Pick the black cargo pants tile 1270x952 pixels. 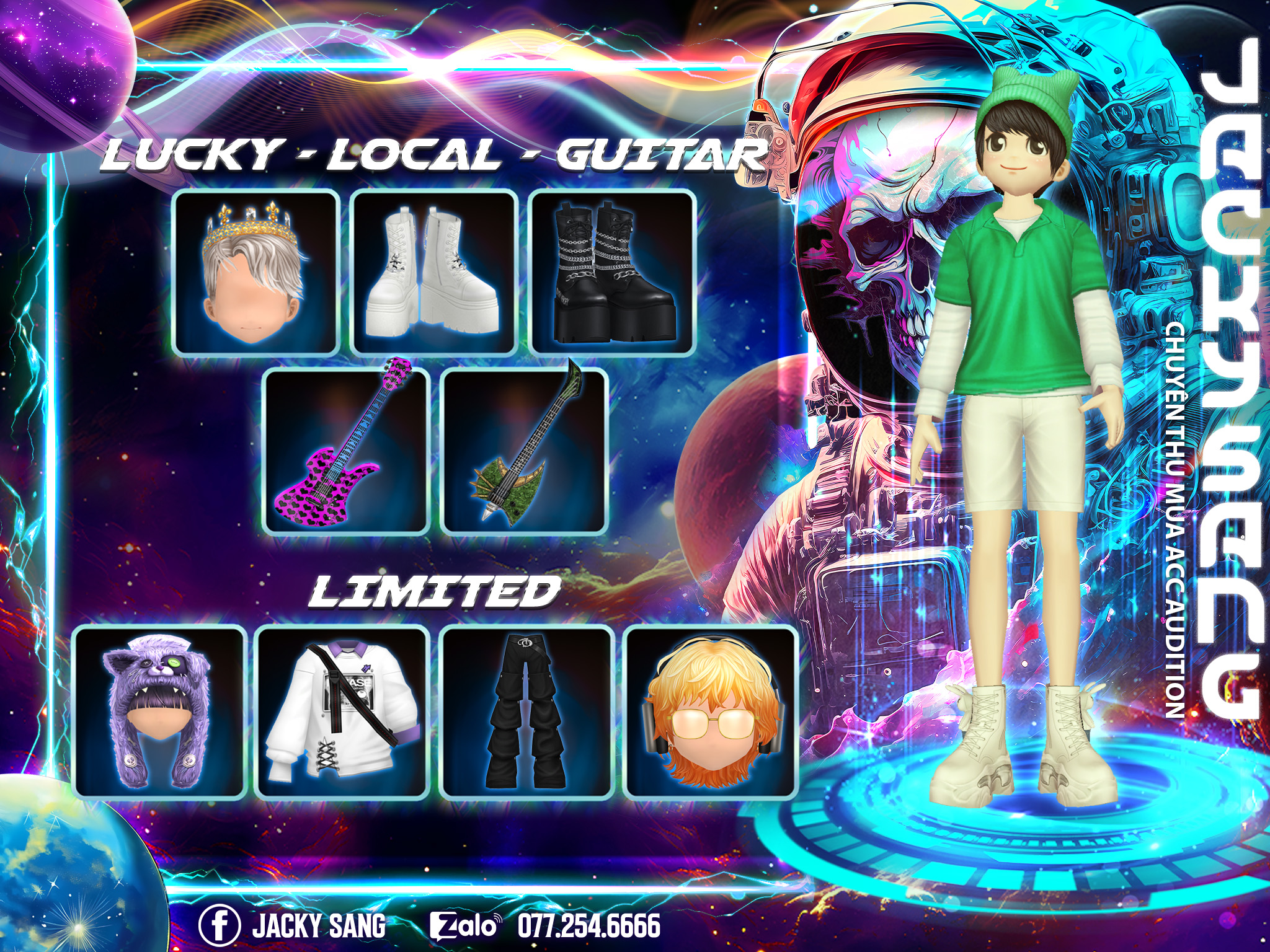tap(526, 711)
